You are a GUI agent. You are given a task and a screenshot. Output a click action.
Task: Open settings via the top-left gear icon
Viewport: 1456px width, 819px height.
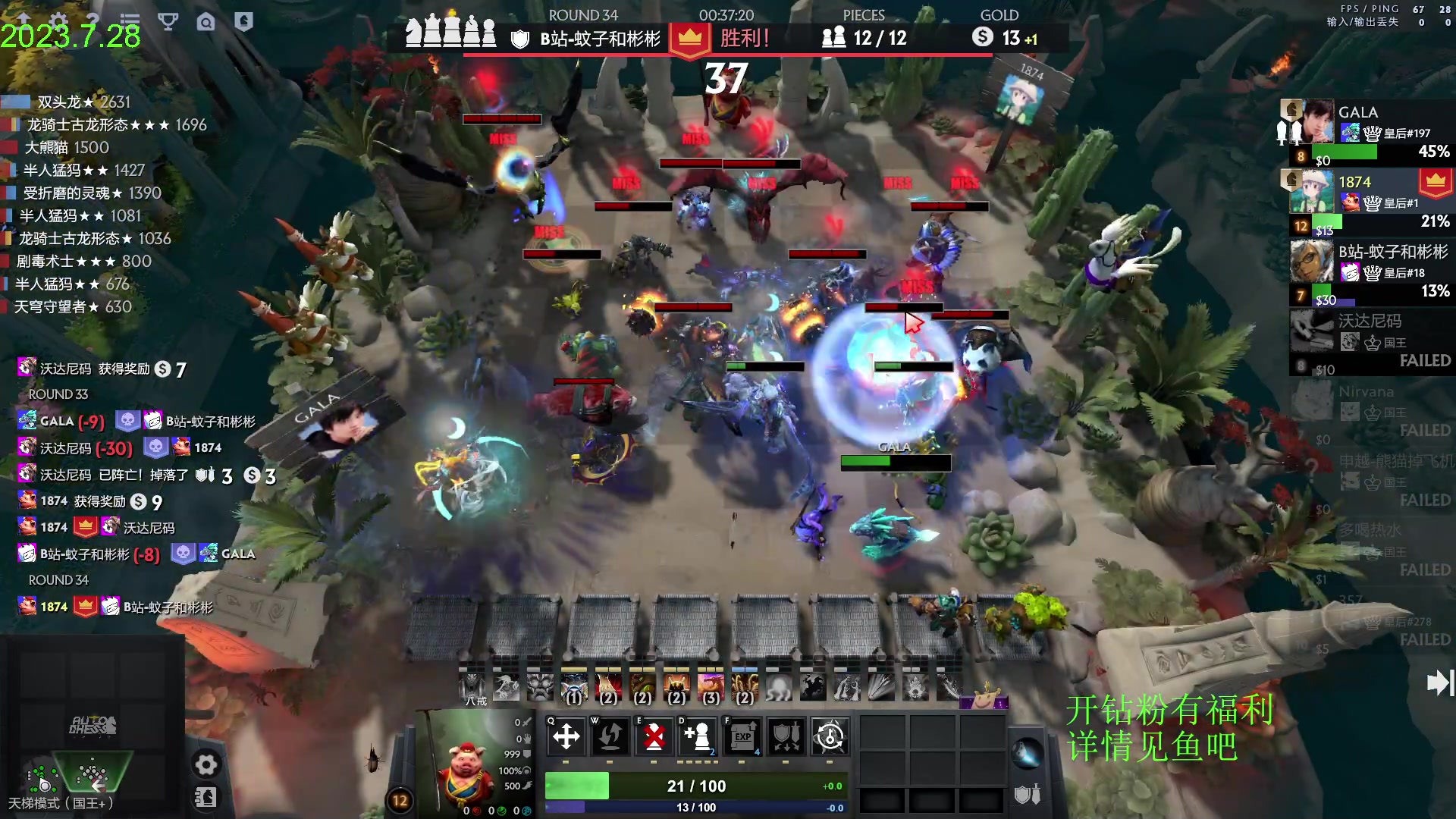point(58,20)
